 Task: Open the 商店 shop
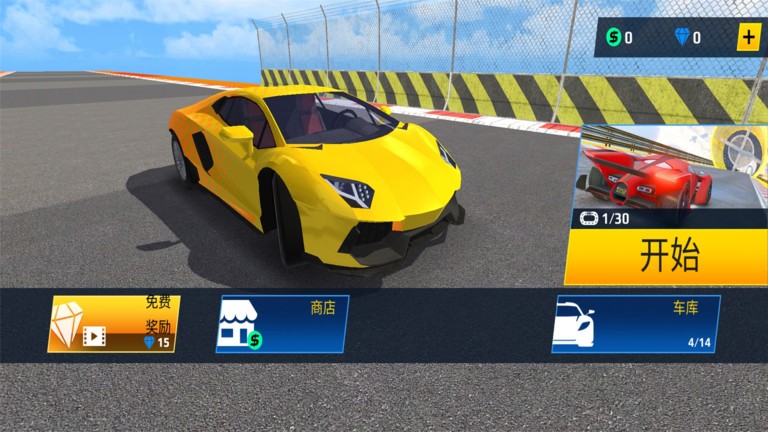tap(282, 324)
